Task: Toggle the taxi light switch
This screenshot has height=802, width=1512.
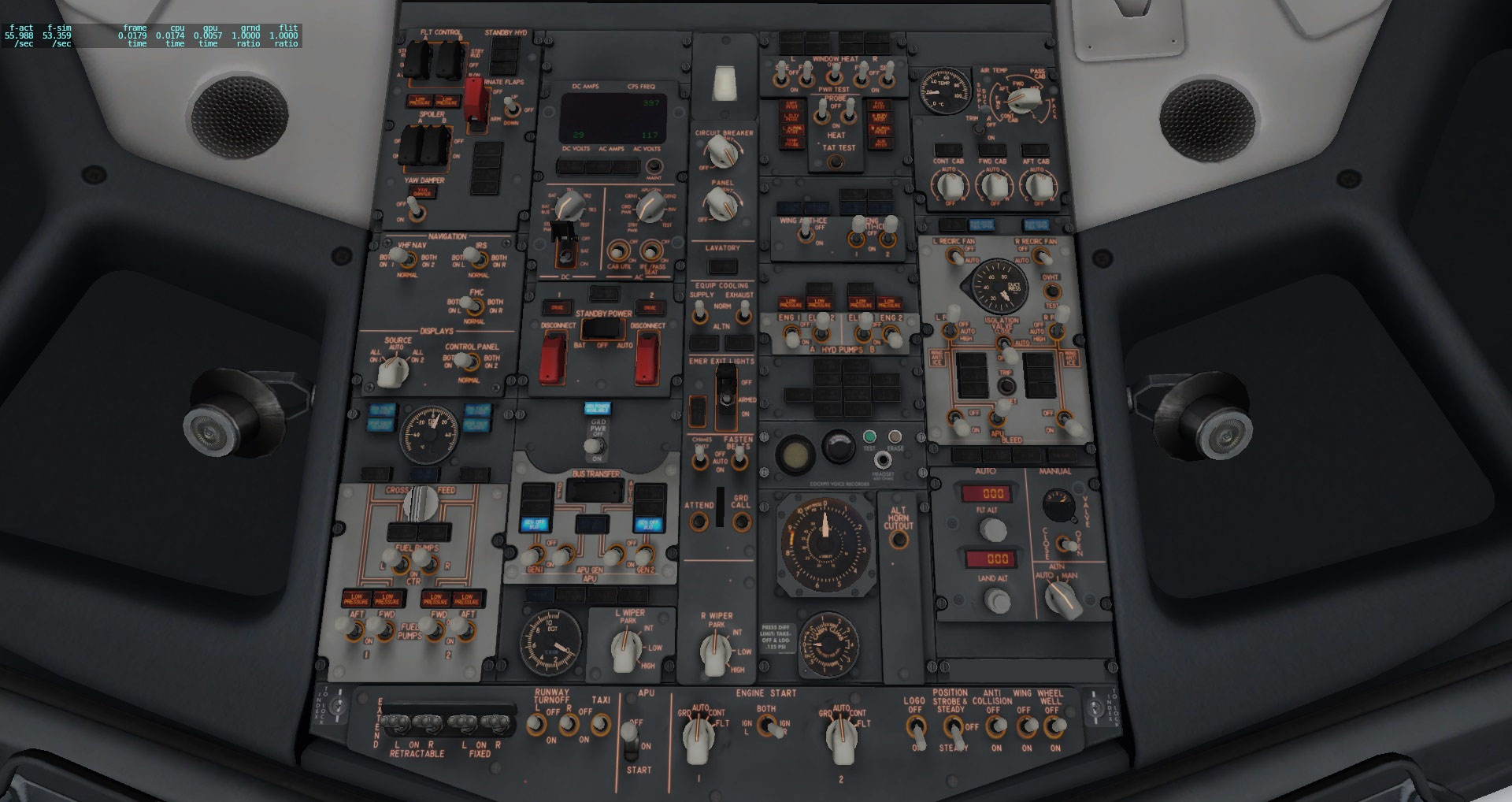Action: [600, 724]
